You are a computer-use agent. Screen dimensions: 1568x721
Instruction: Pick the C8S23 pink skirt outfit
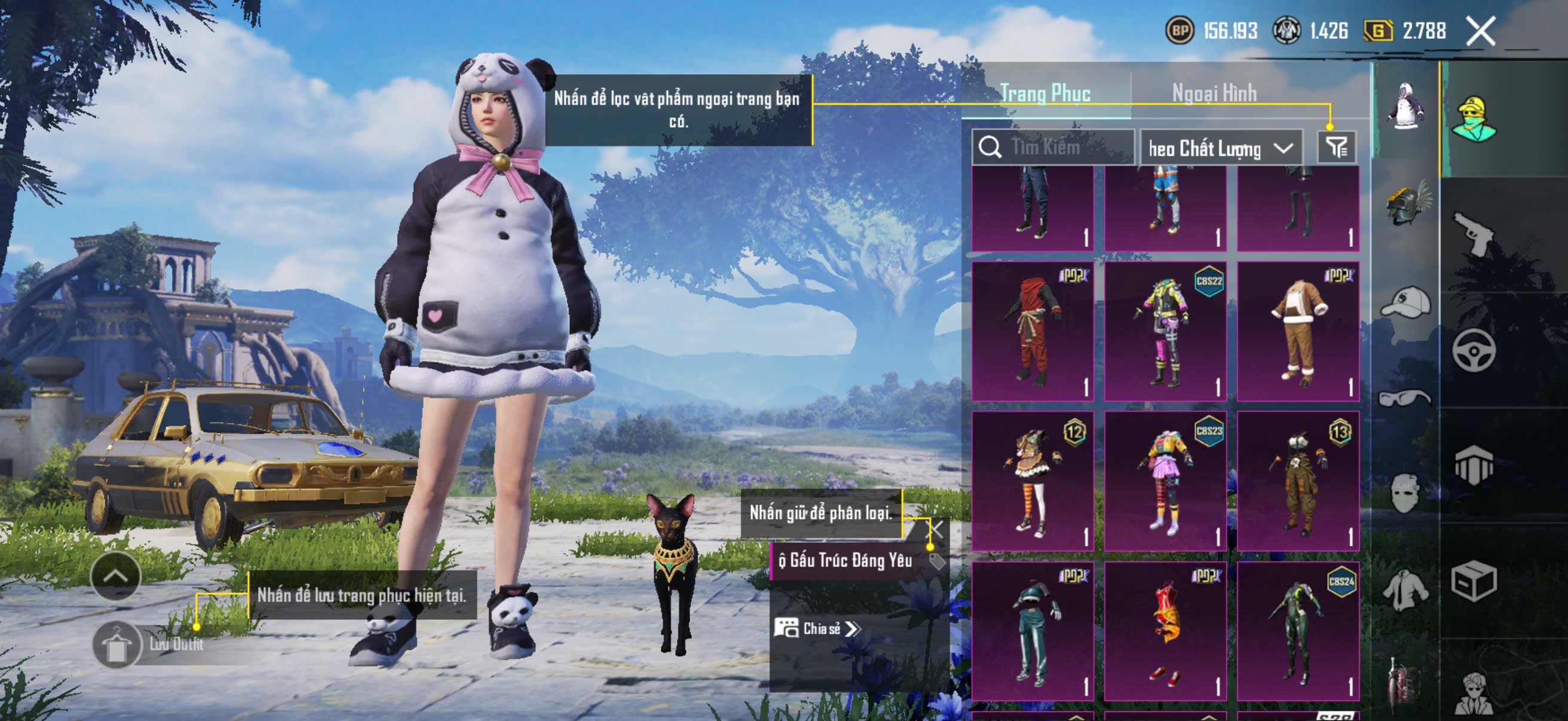pyautogui.click(x=1165, y=481)
